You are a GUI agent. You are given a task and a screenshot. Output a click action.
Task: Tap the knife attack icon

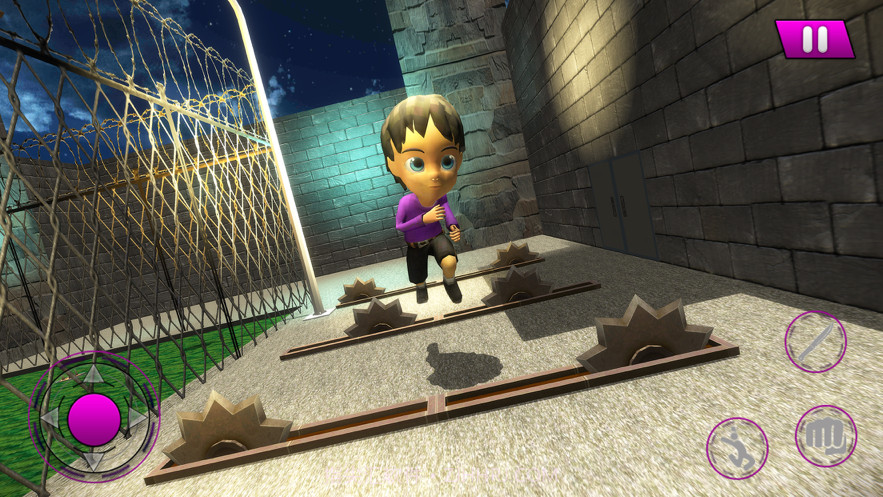pyautogui.click(x=815, y=342)
